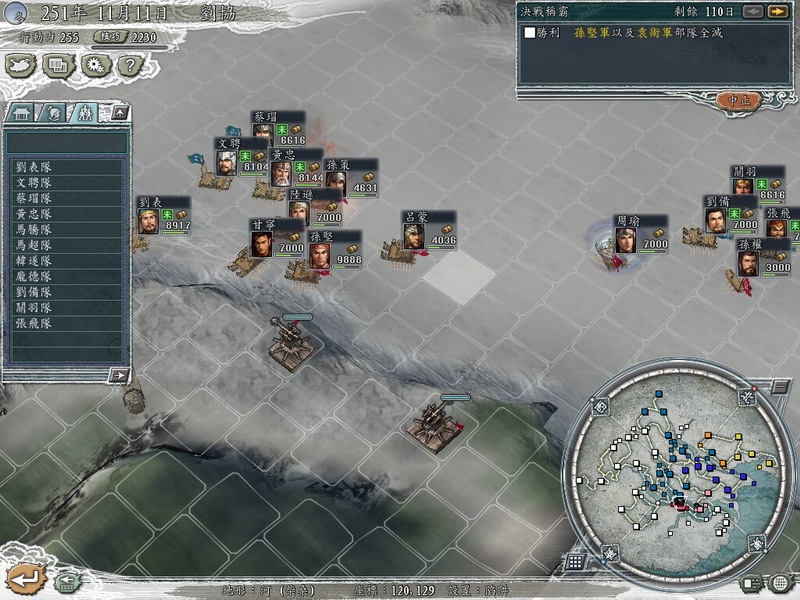The width and height of the screenshot is (800, 600).
Task: Click the arrow button below the unit list
Action: [119, 375]
